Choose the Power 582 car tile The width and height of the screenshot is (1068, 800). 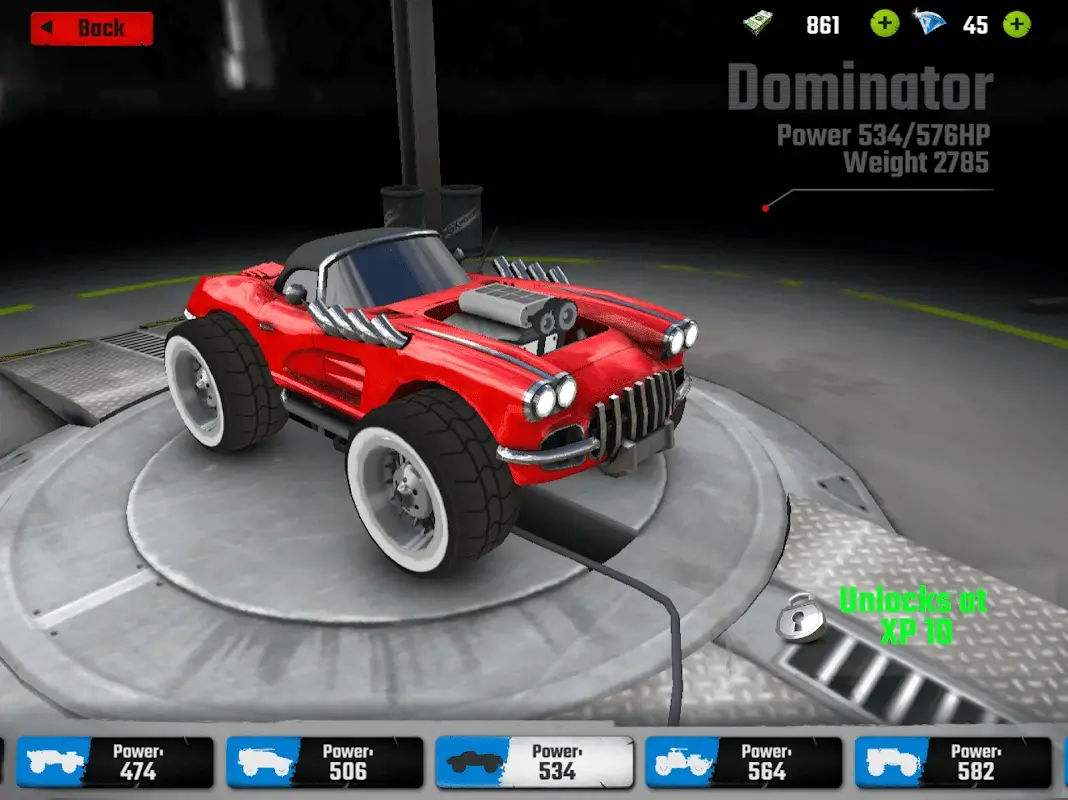[x=953, y=763]
